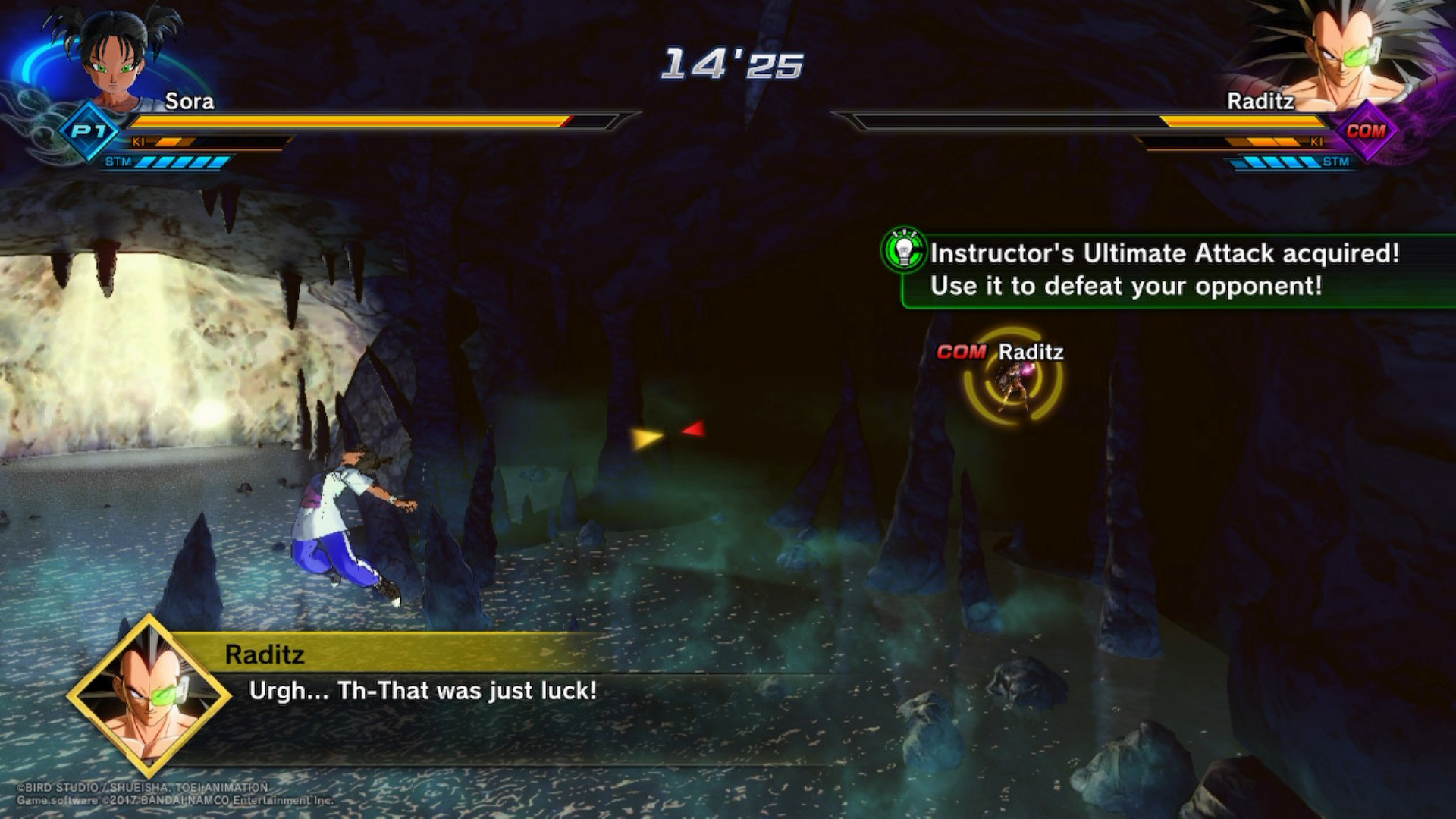Select the yellow lock-on target ring on Raditz
This screenshot has width=1456, height=819.
click(1013, 377)
